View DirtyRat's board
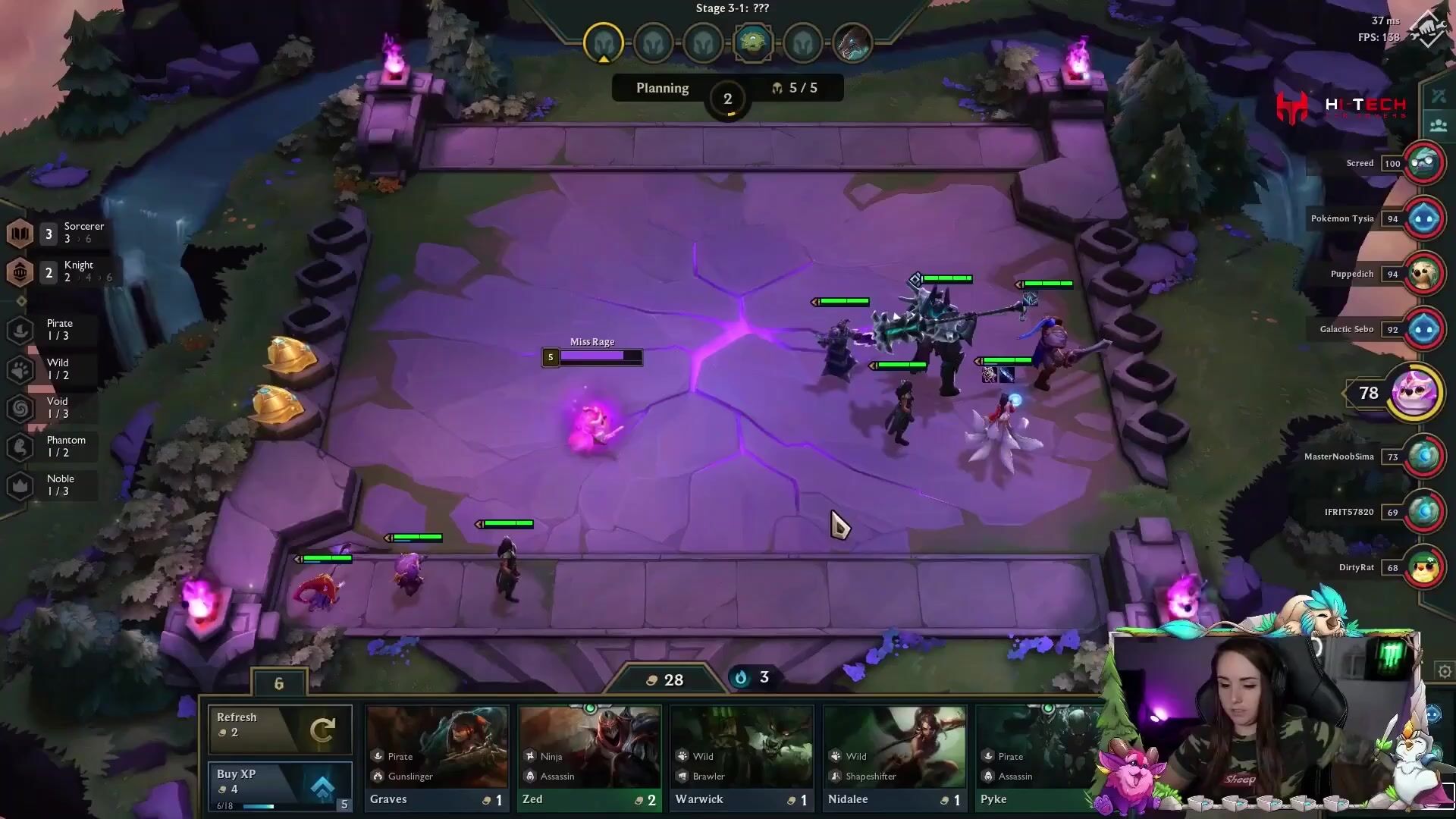Viewport: 1456px width, 819px height. [1423, 567]
